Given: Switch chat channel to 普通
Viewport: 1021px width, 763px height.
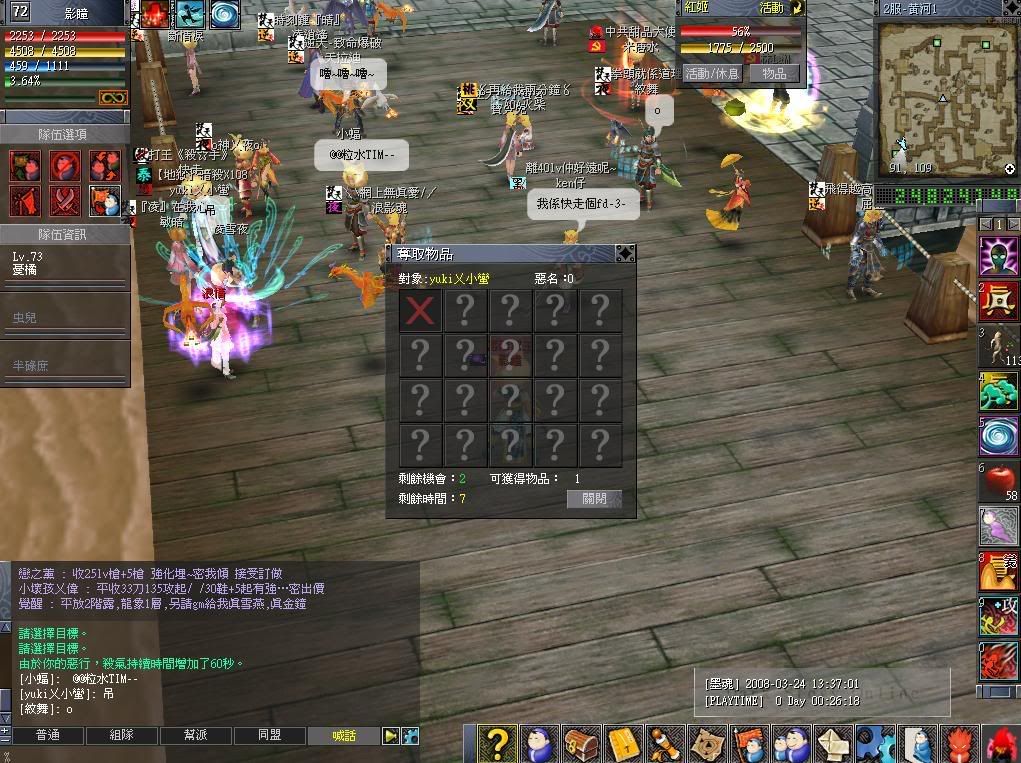Looking at the screenshot, I should click(47, 735).
